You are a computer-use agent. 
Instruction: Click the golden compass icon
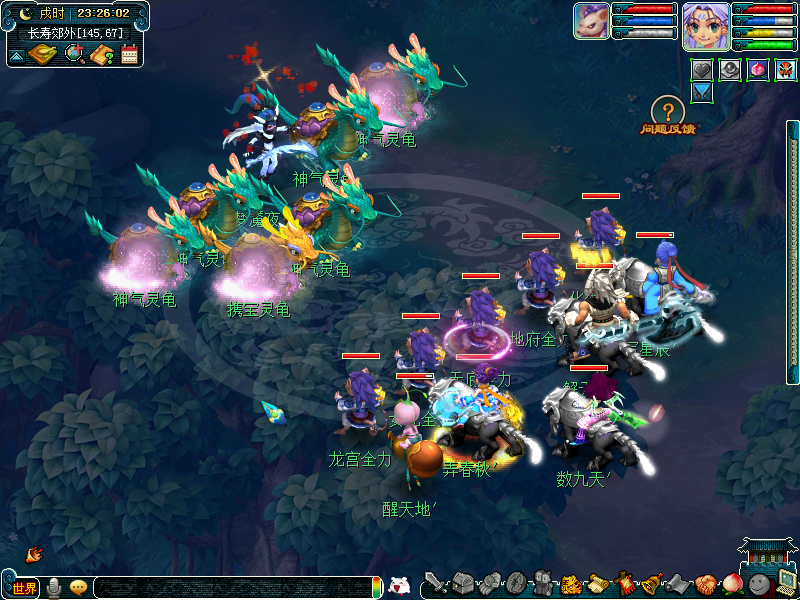click(x=43, y=54)
